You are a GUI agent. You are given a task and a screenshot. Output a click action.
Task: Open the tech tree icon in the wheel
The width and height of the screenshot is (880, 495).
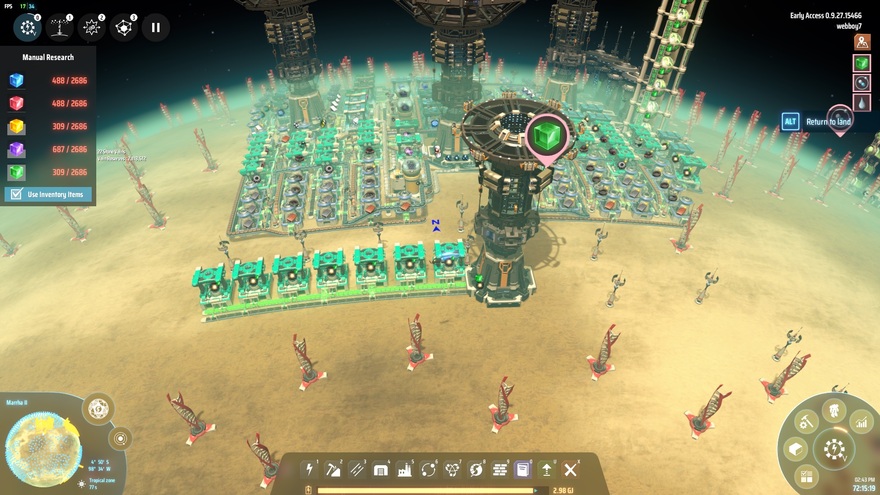[834, 409]
